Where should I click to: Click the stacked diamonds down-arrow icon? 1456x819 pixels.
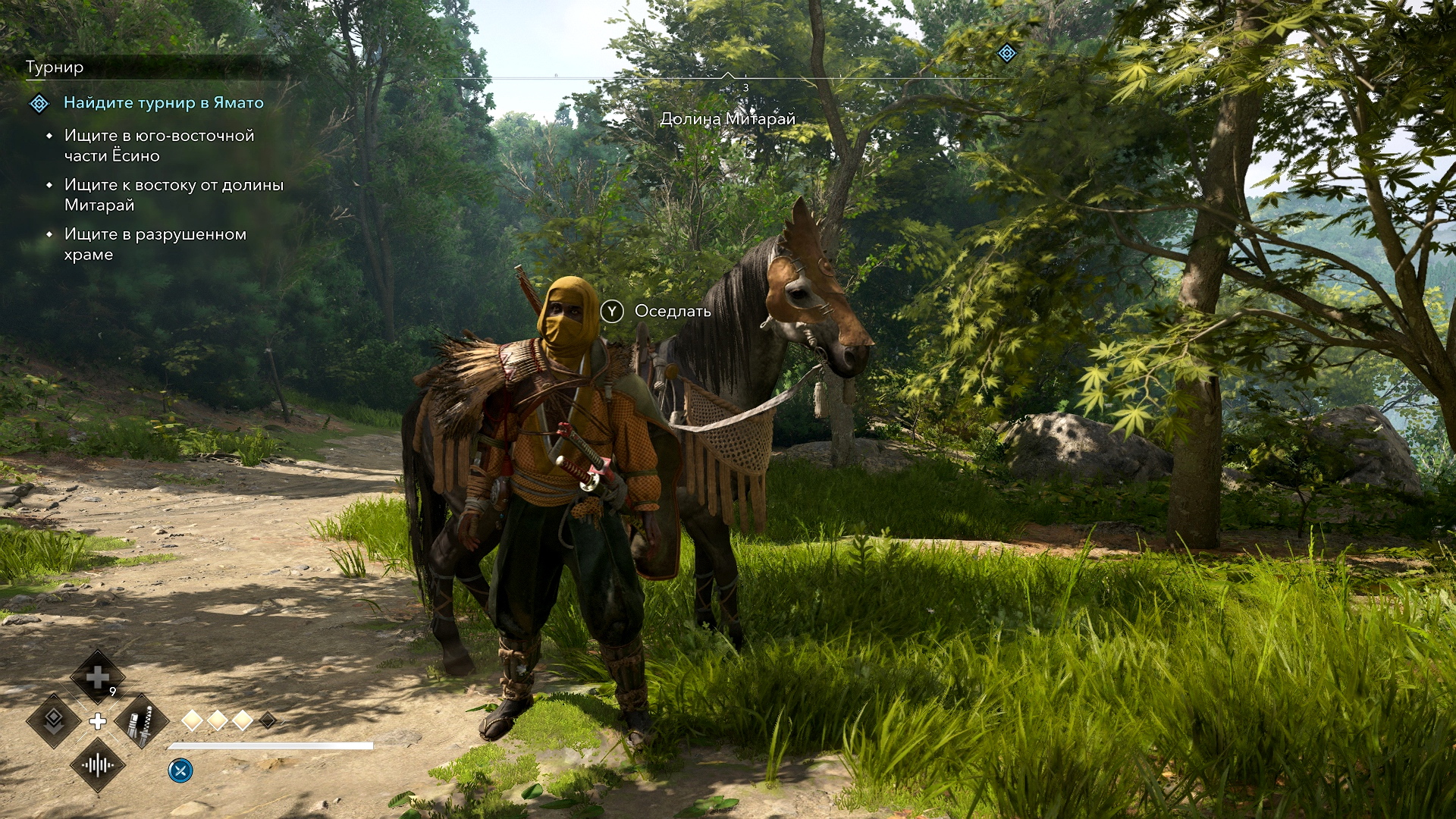click(x=54, y=720)
